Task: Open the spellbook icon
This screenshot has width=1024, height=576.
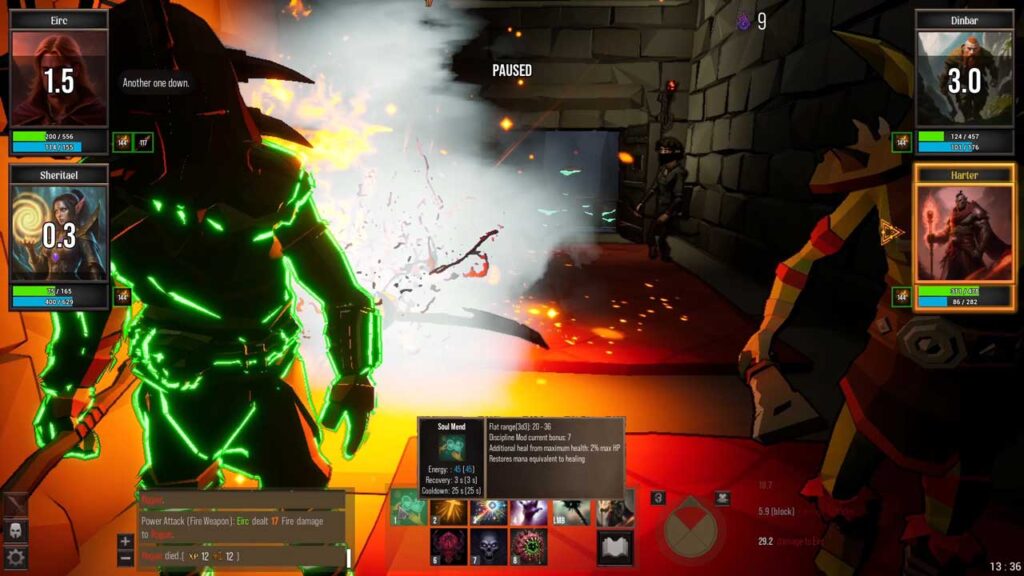Action: click(x=615, y=547)
